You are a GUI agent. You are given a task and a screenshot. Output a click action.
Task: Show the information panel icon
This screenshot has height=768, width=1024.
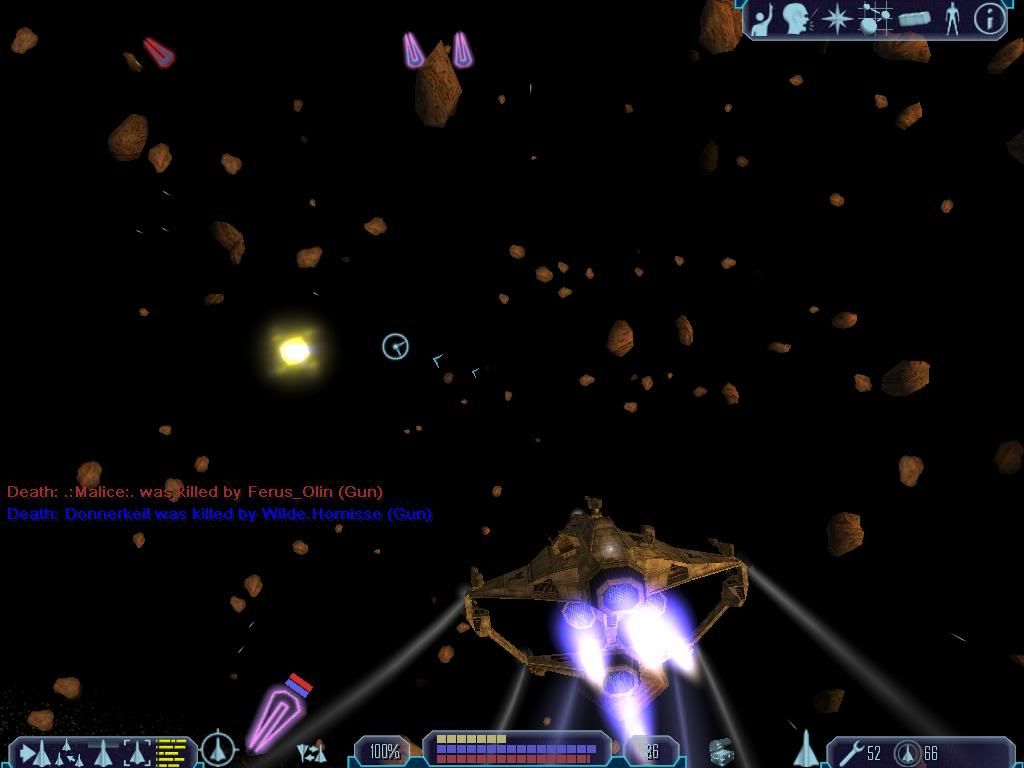989,18
